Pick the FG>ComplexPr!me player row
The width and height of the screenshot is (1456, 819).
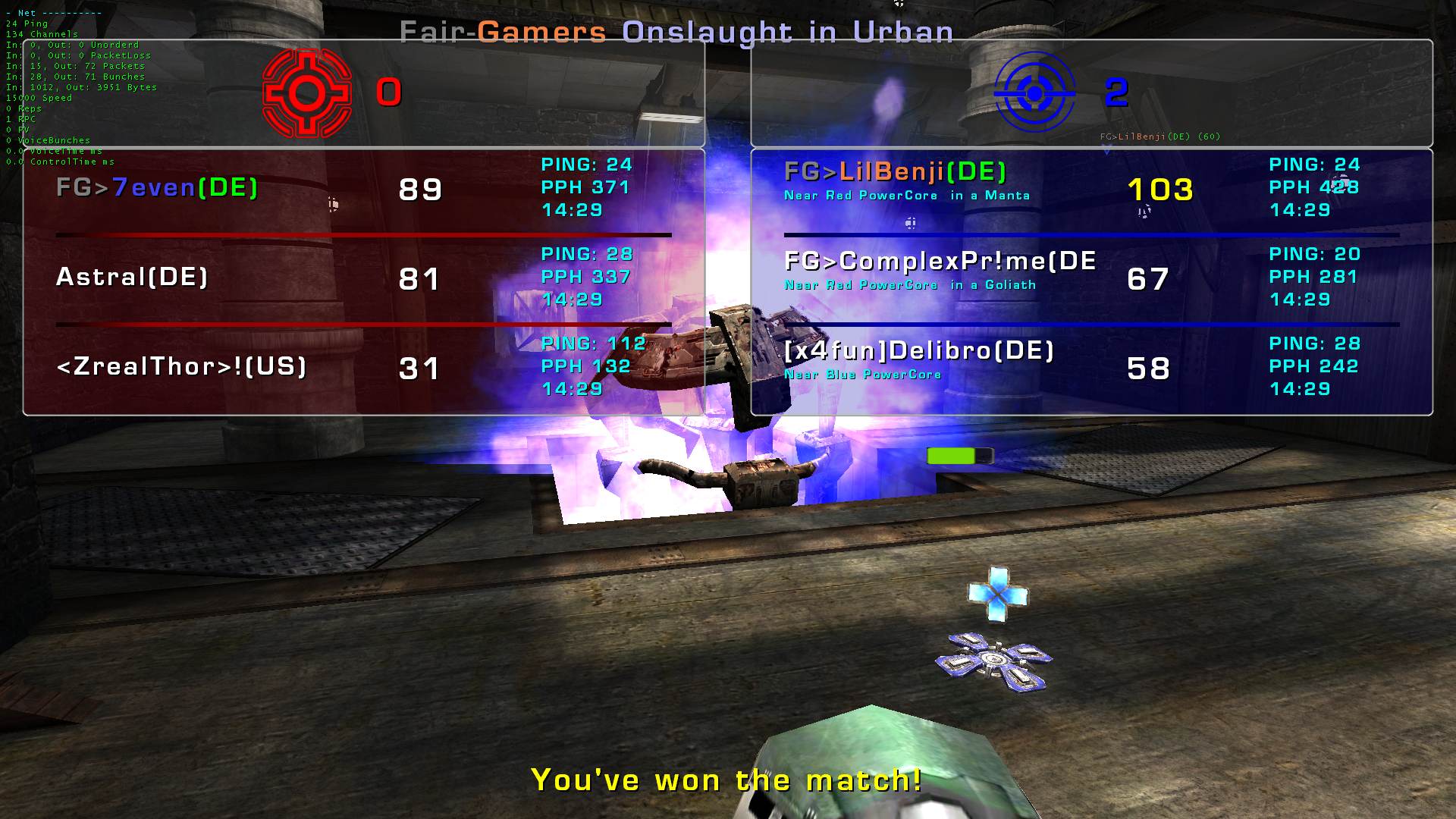[940, 262]
